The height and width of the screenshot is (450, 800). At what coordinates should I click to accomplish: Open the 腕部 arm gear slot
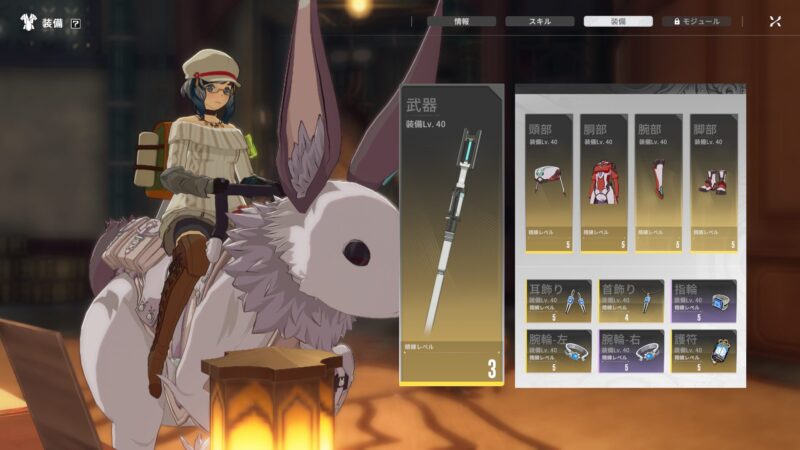tap(658, 182)
